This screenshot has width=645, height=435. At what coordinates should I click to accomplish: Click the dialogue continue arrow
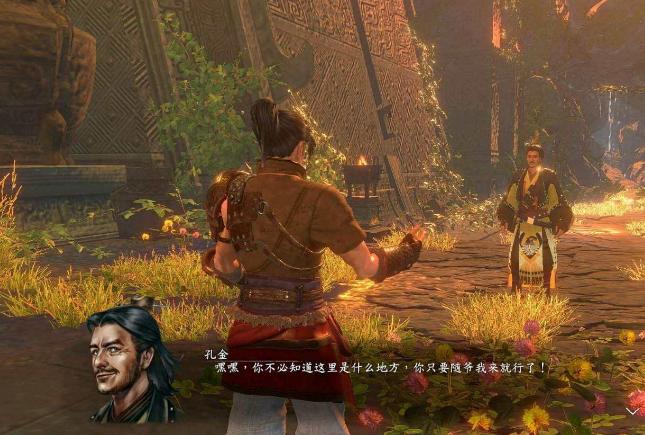coord(632,410)
